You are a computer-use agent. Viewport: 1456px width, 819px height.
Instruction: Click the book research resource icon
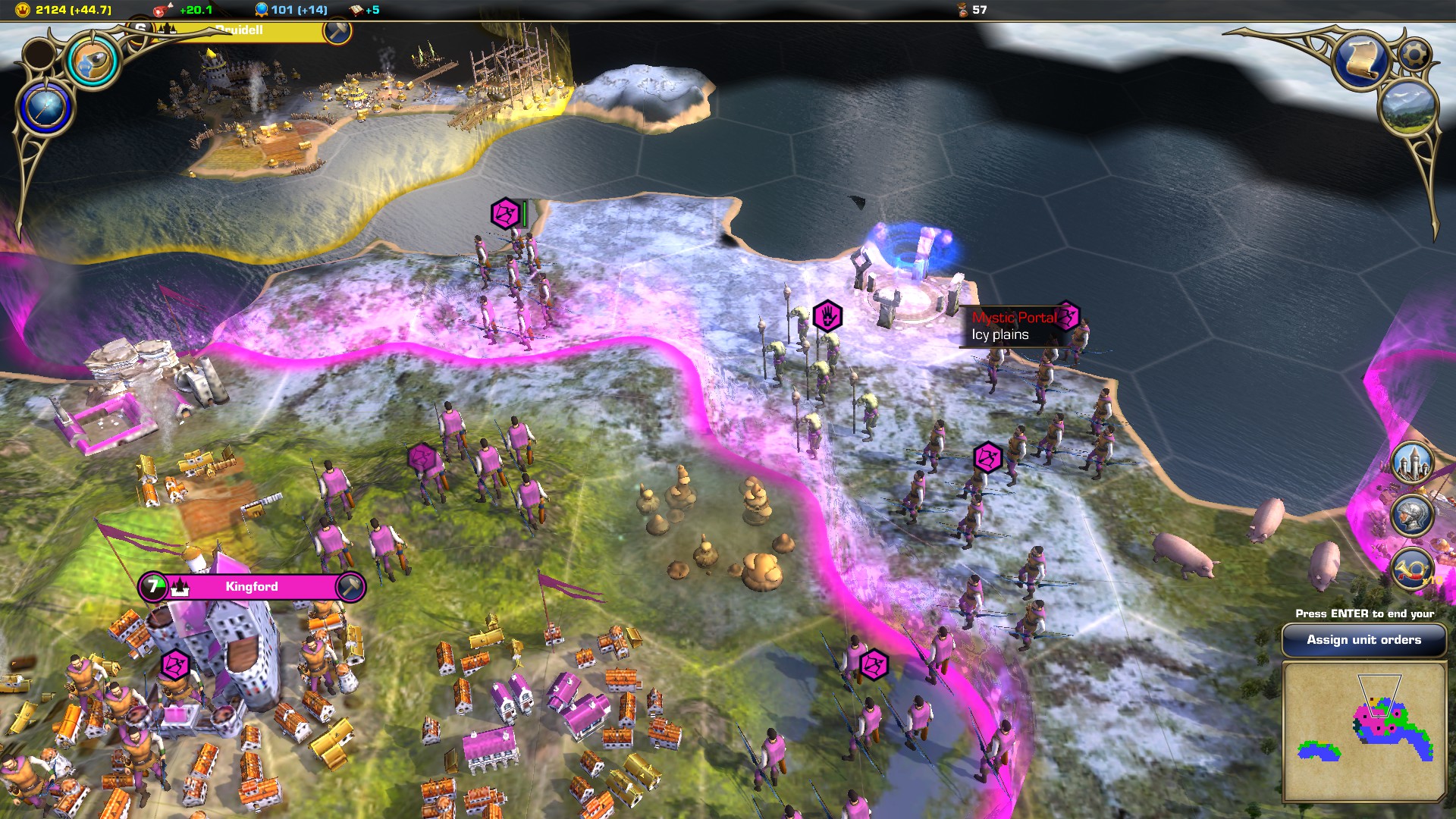tap(356, 10)
